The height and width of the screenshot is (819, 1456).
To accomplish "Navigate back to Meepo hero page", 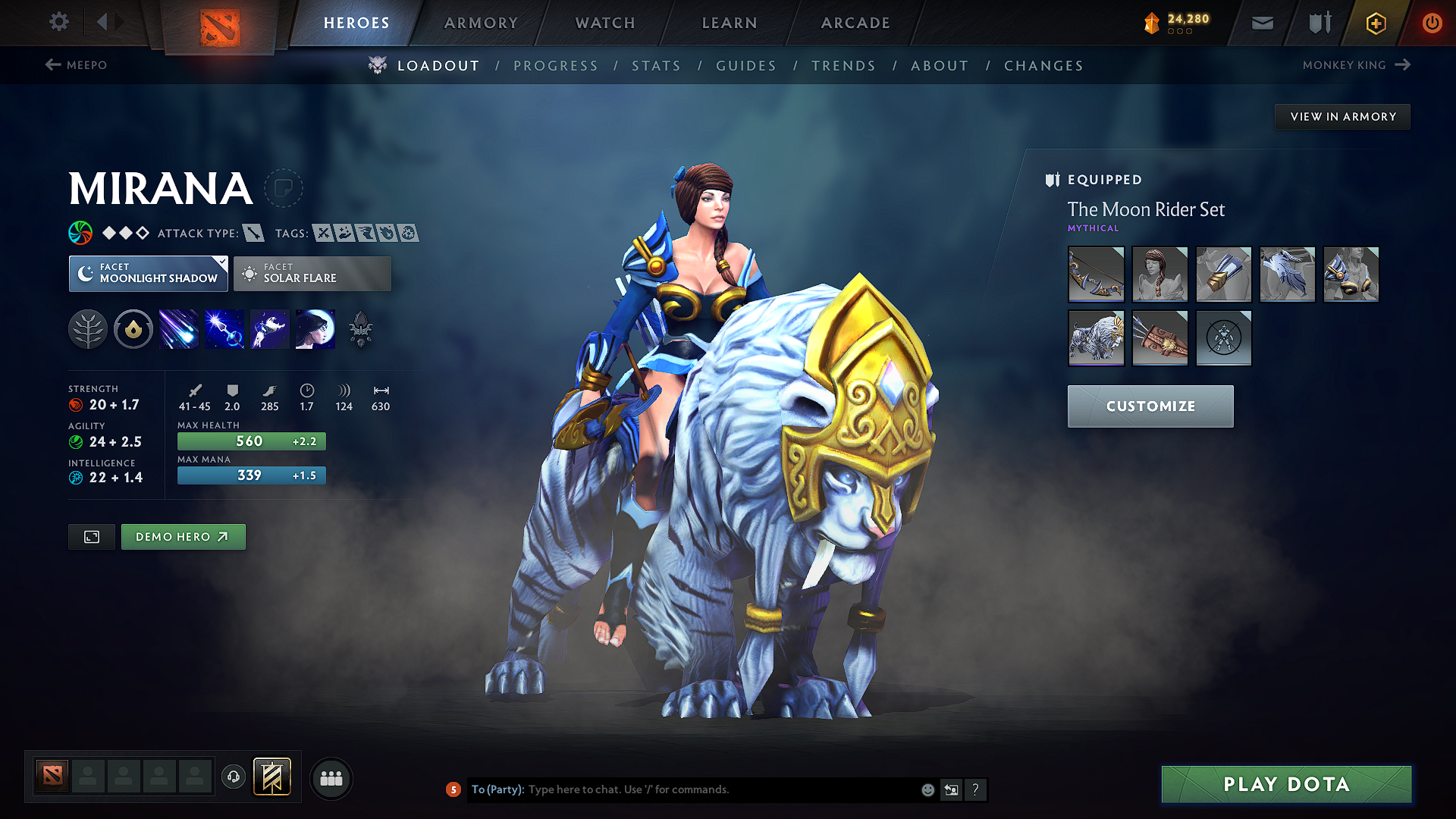I will 78,65.
